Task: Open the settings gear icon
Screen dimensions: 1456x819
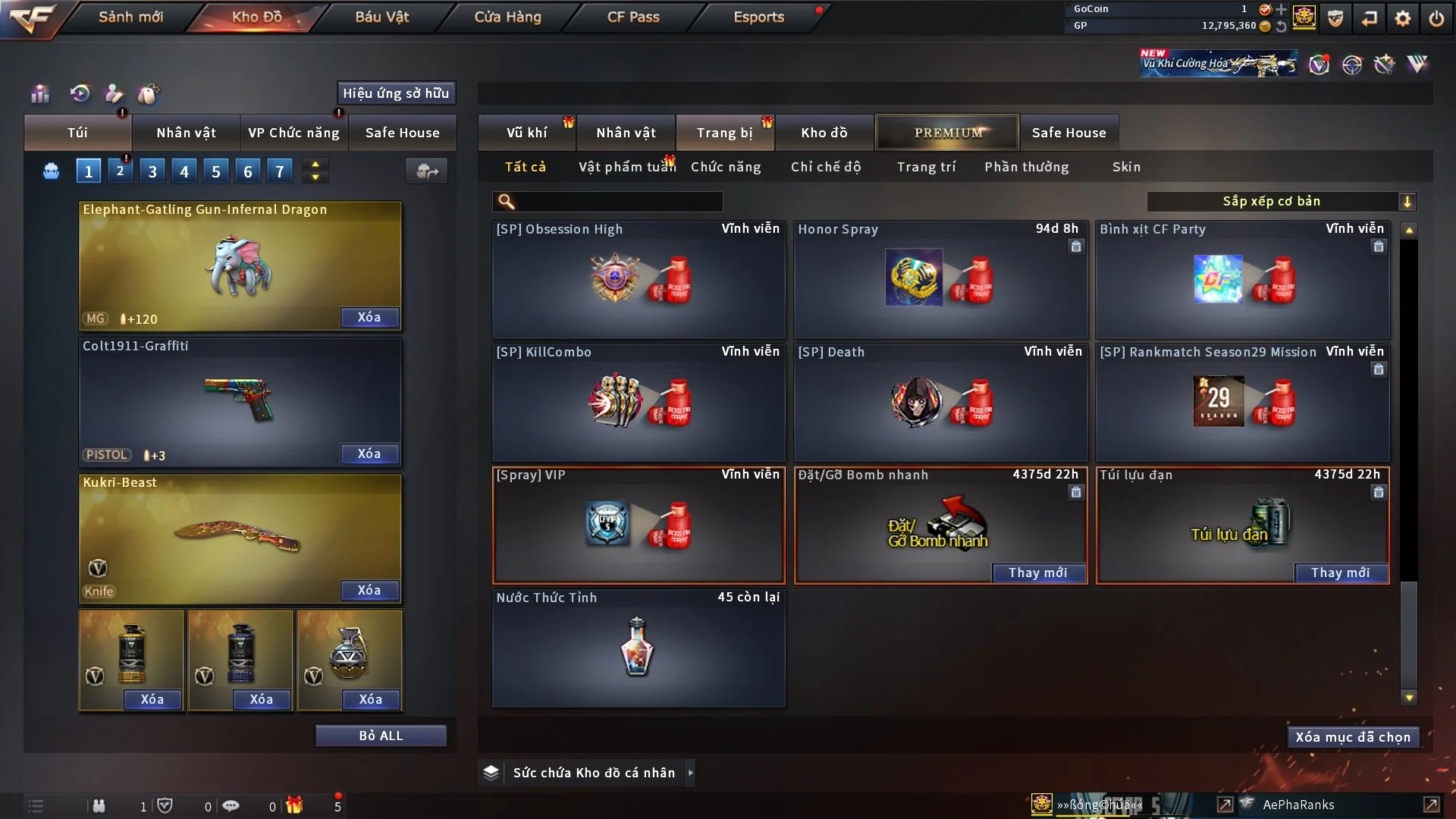Action: 1403,18
